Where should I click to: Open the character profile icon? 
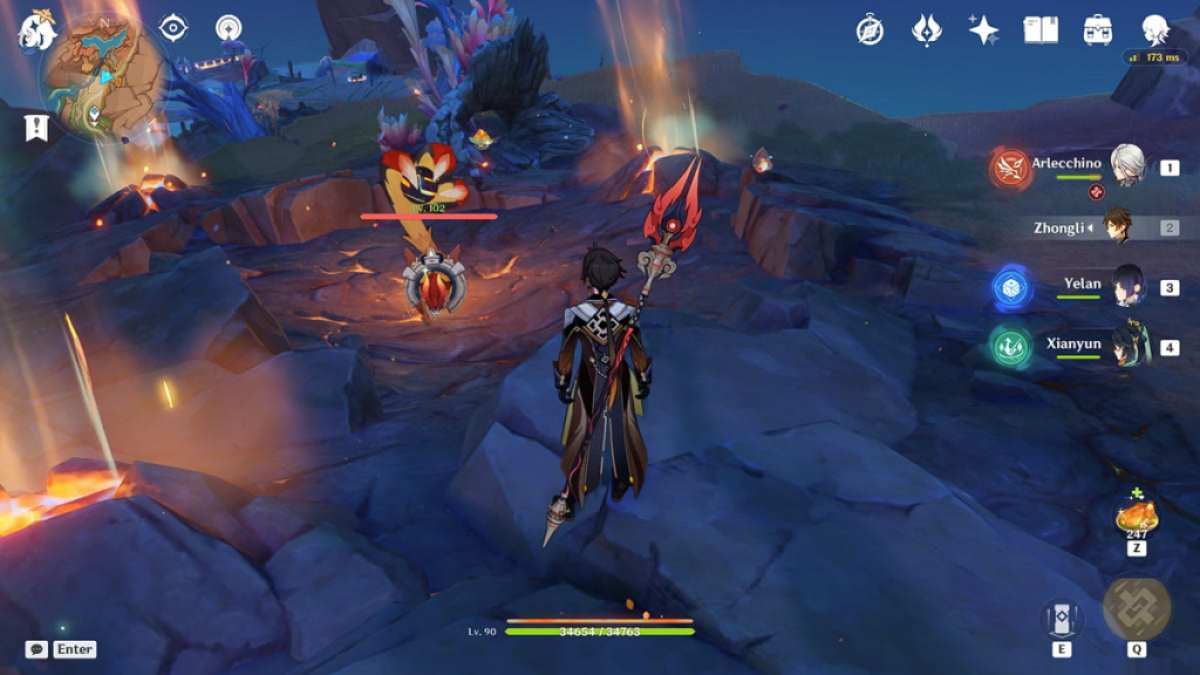1156,30
